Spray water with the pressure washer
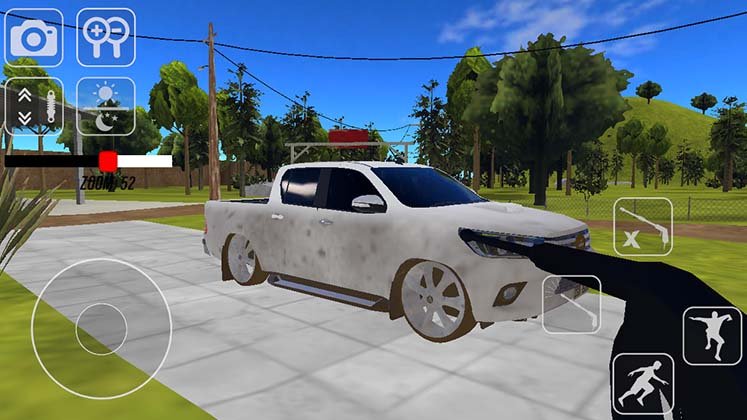Viewport: 747px width, 420px height. pyautogui.click(x=571, y=304)
